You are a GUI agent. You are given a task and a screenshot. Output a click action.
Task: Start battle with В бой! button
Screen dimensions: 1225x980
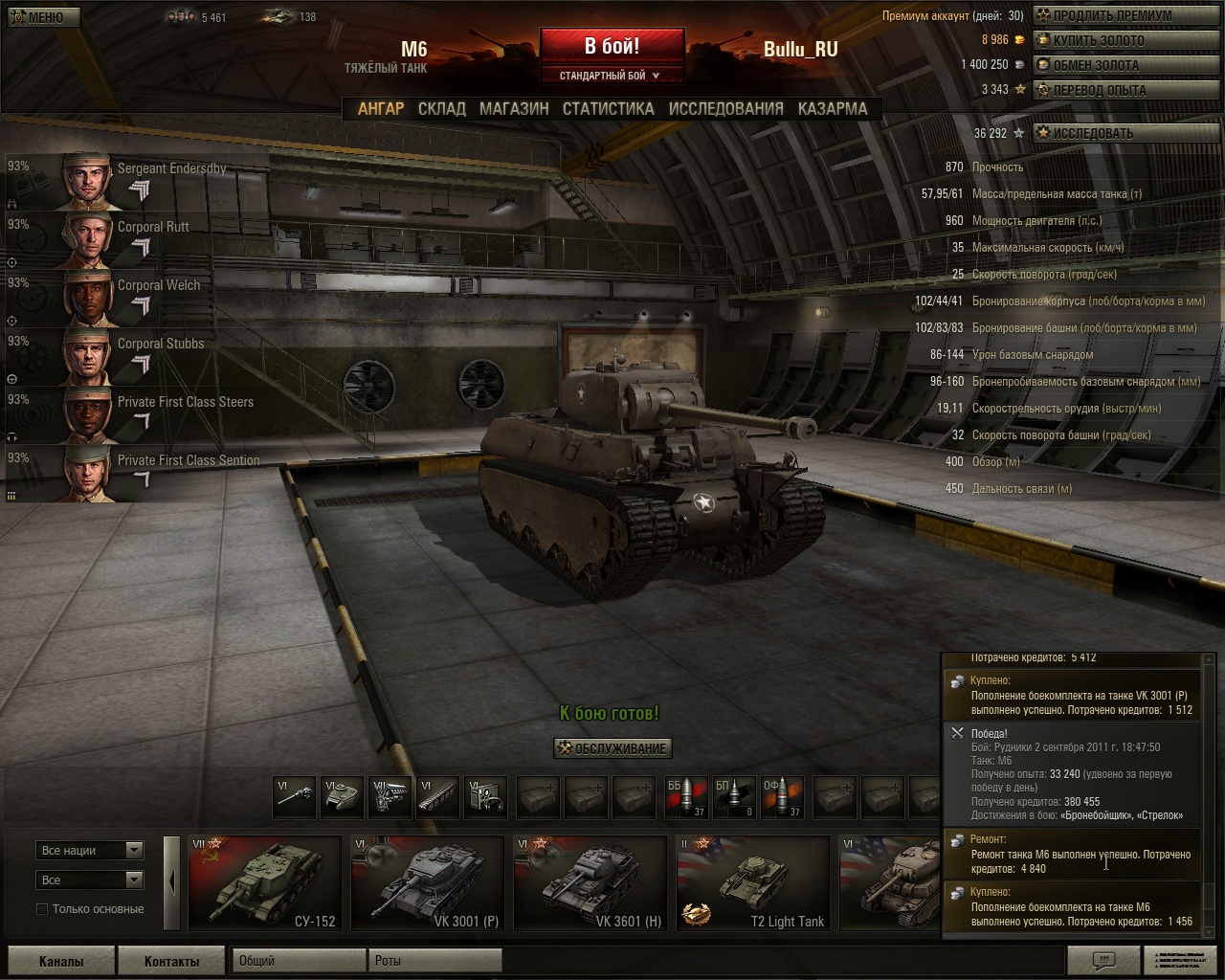click(612, 46)
